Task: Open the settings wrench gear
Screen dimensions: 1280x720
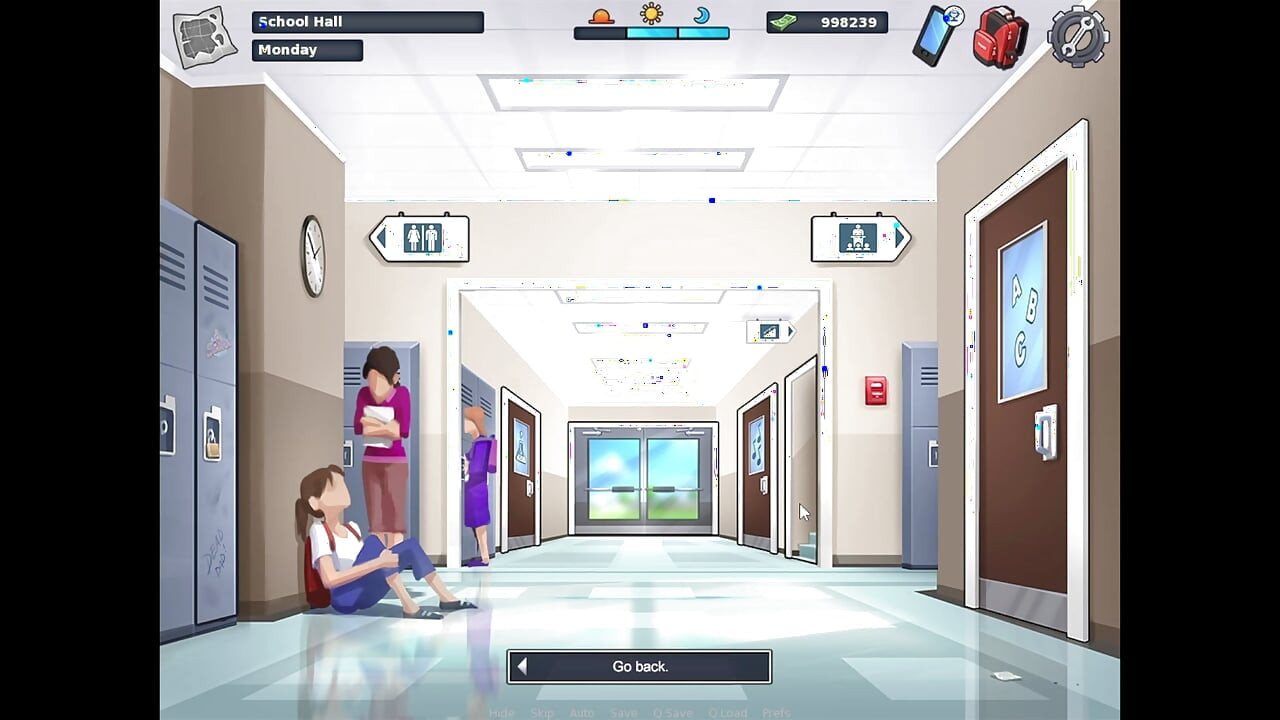Action: tap(1077, 37)
